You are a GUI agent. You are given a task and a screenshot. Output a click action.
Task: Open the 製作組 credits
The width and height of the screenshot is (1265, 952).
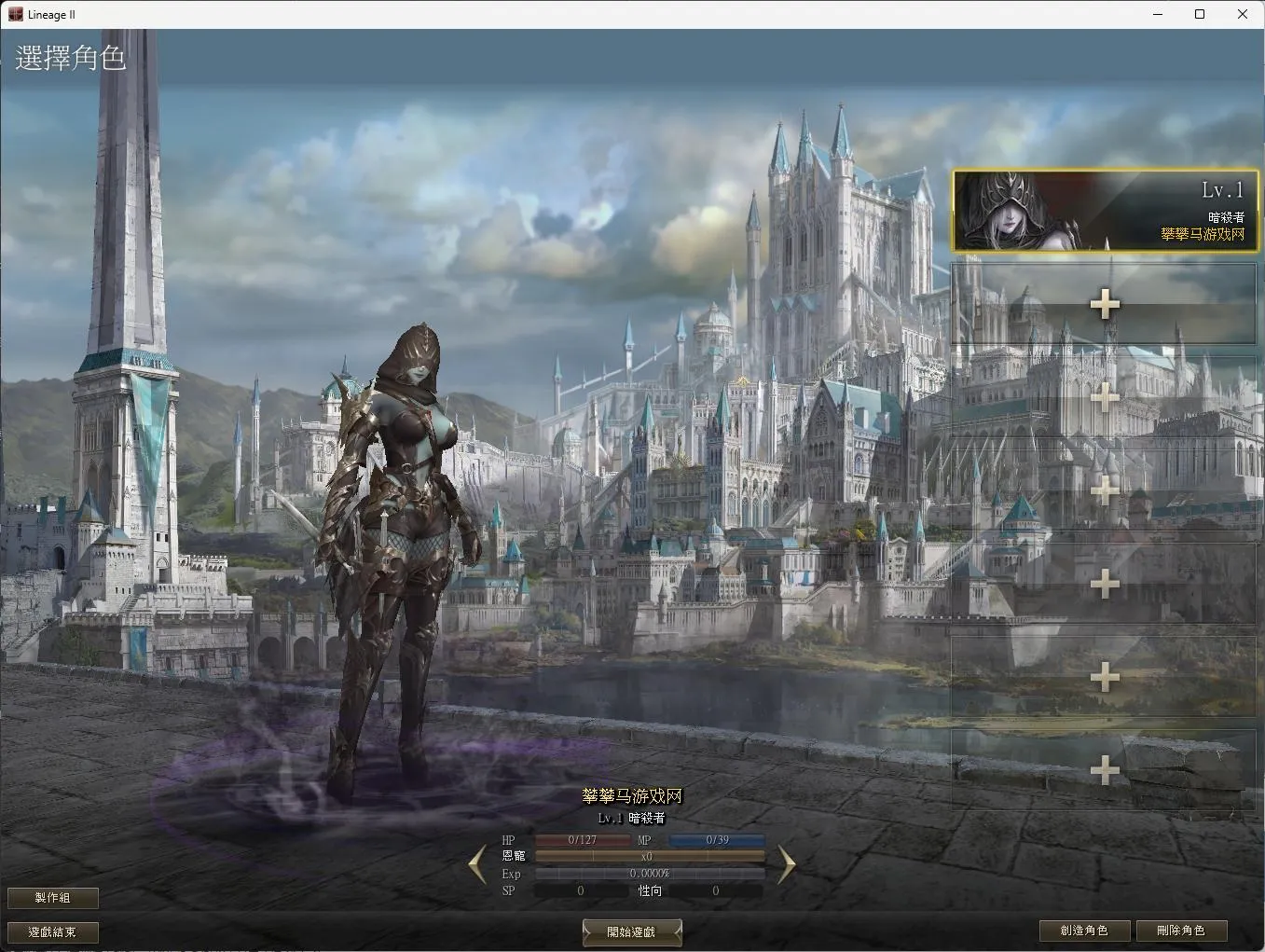point(53,897)
